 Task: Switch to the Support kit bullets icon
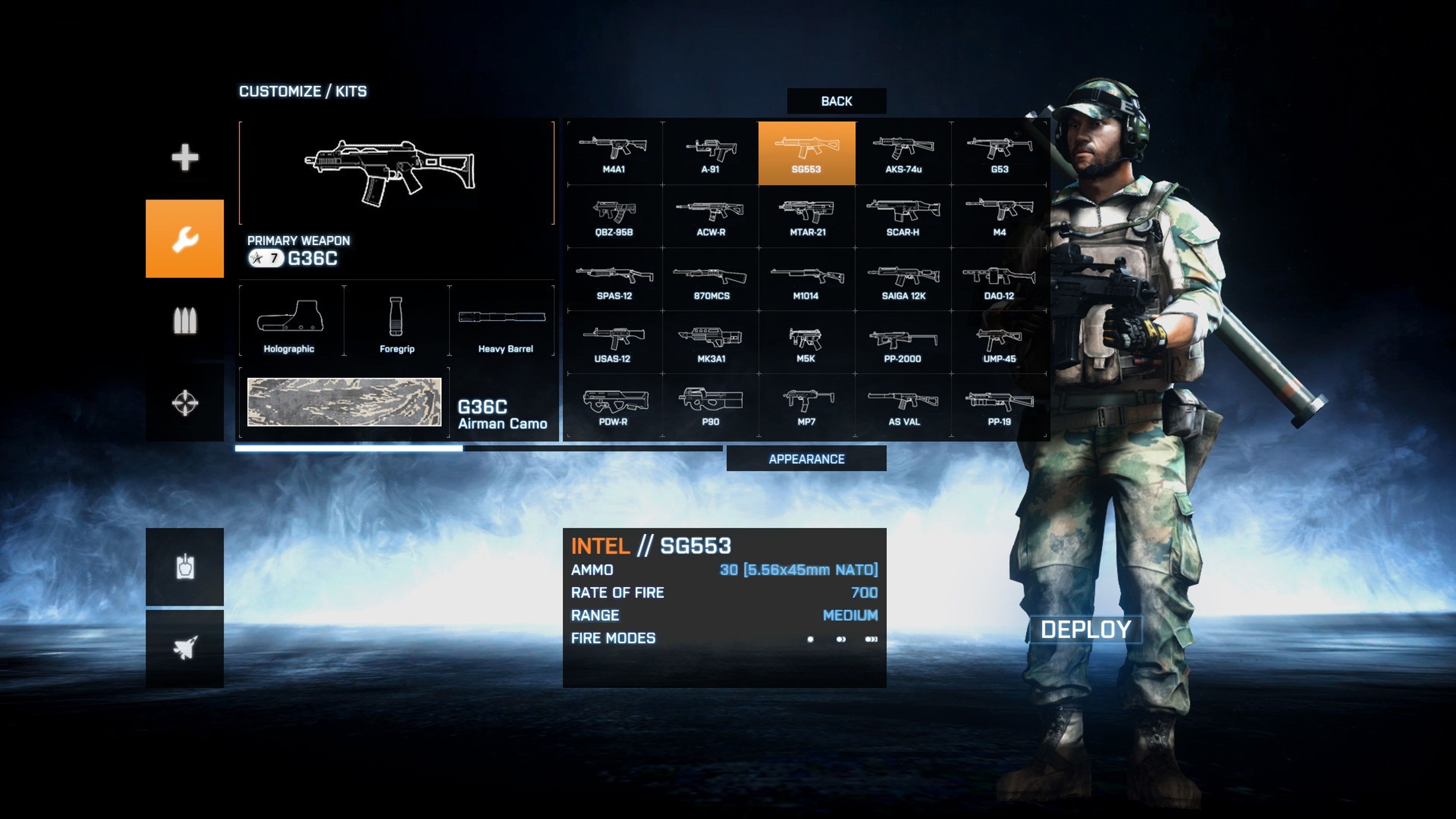185,320
